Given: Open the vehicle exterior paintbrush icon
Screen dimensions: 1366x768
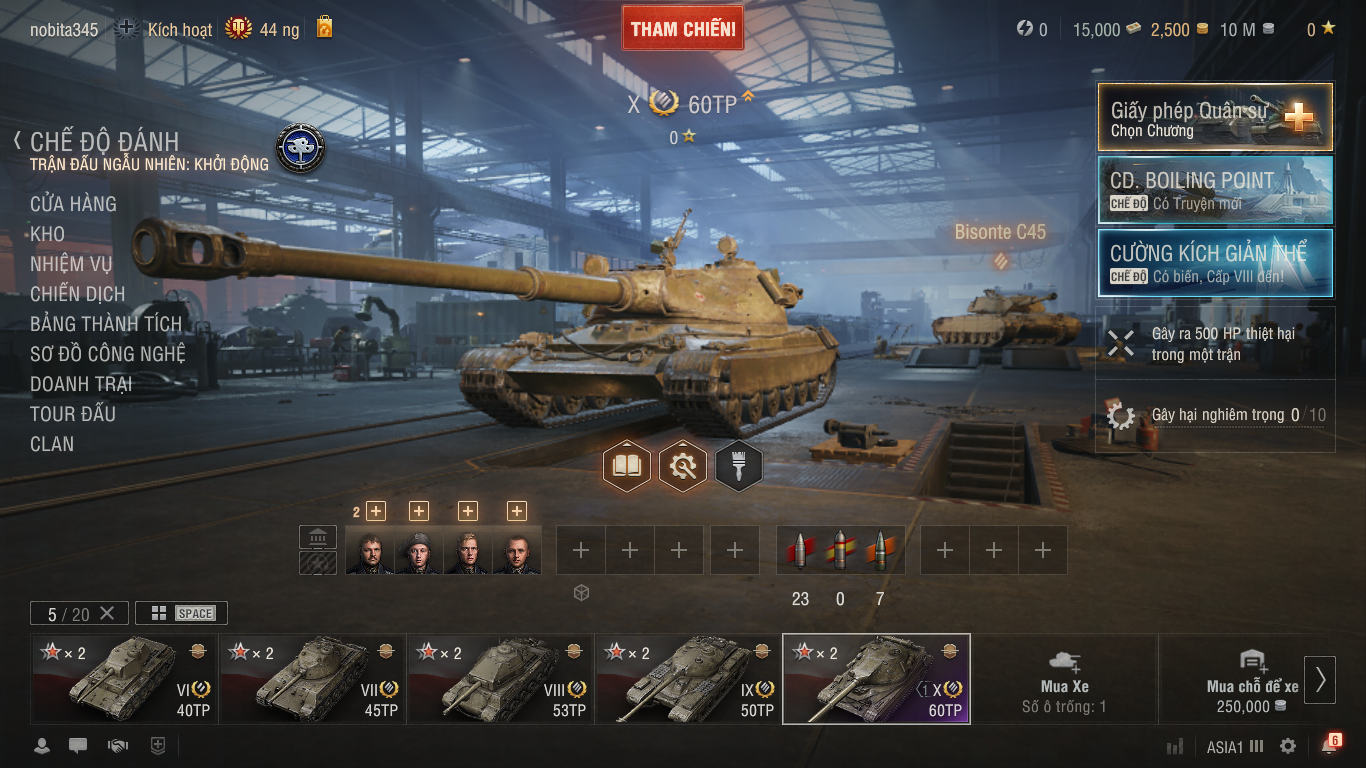Looking at the screenshot, I should [x=739, y=466].
